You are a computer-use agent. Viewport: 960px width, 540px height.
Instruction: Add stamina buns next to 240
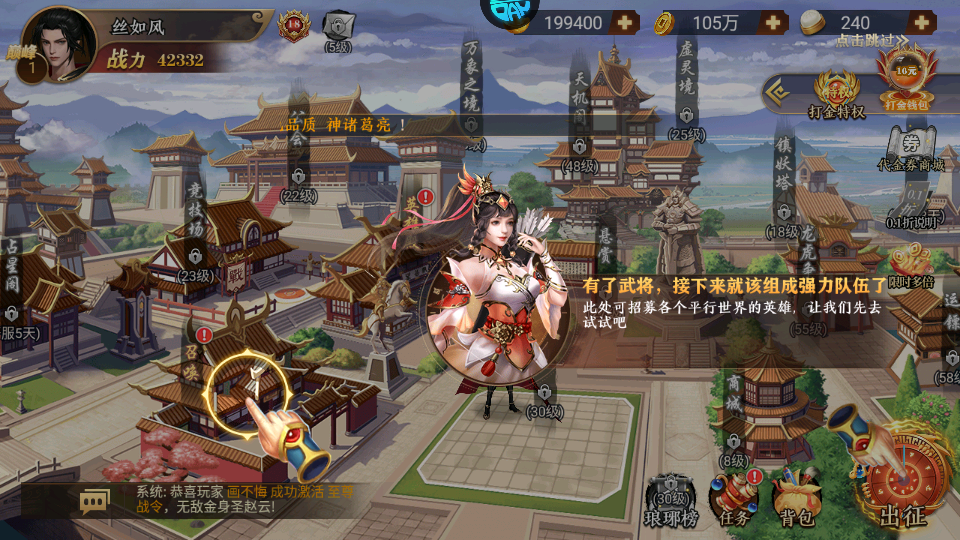(x=920, y=22)
